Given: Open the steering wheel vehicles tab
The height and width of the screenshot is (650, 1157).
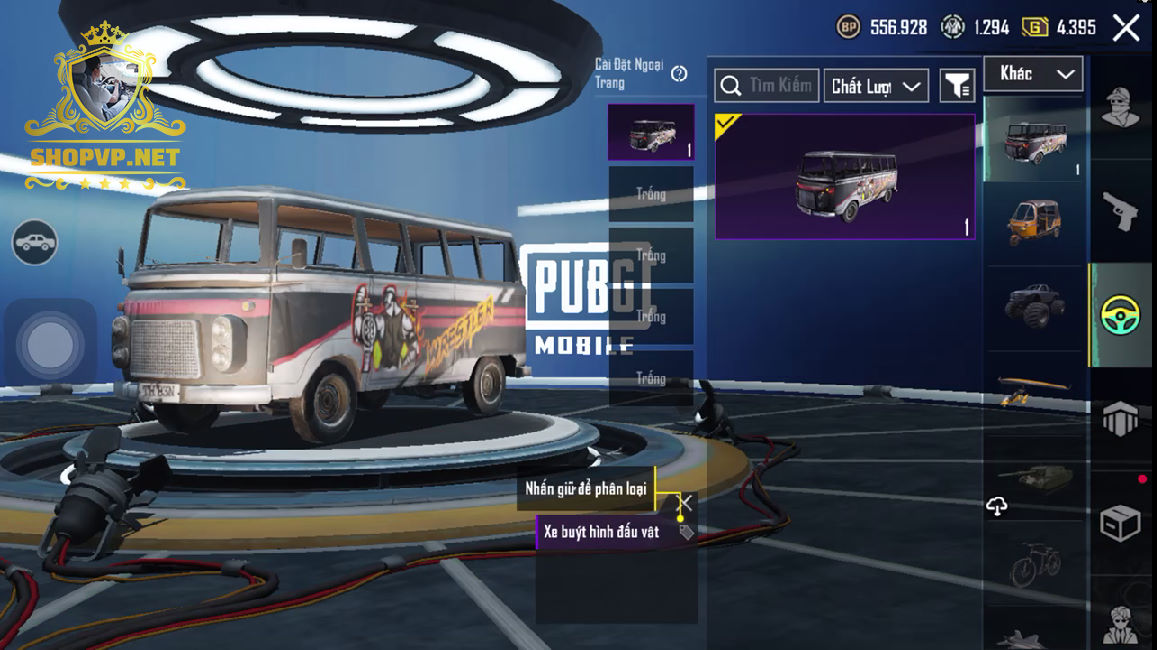Looking at the screenshot, I should (x=1121, y=315).
